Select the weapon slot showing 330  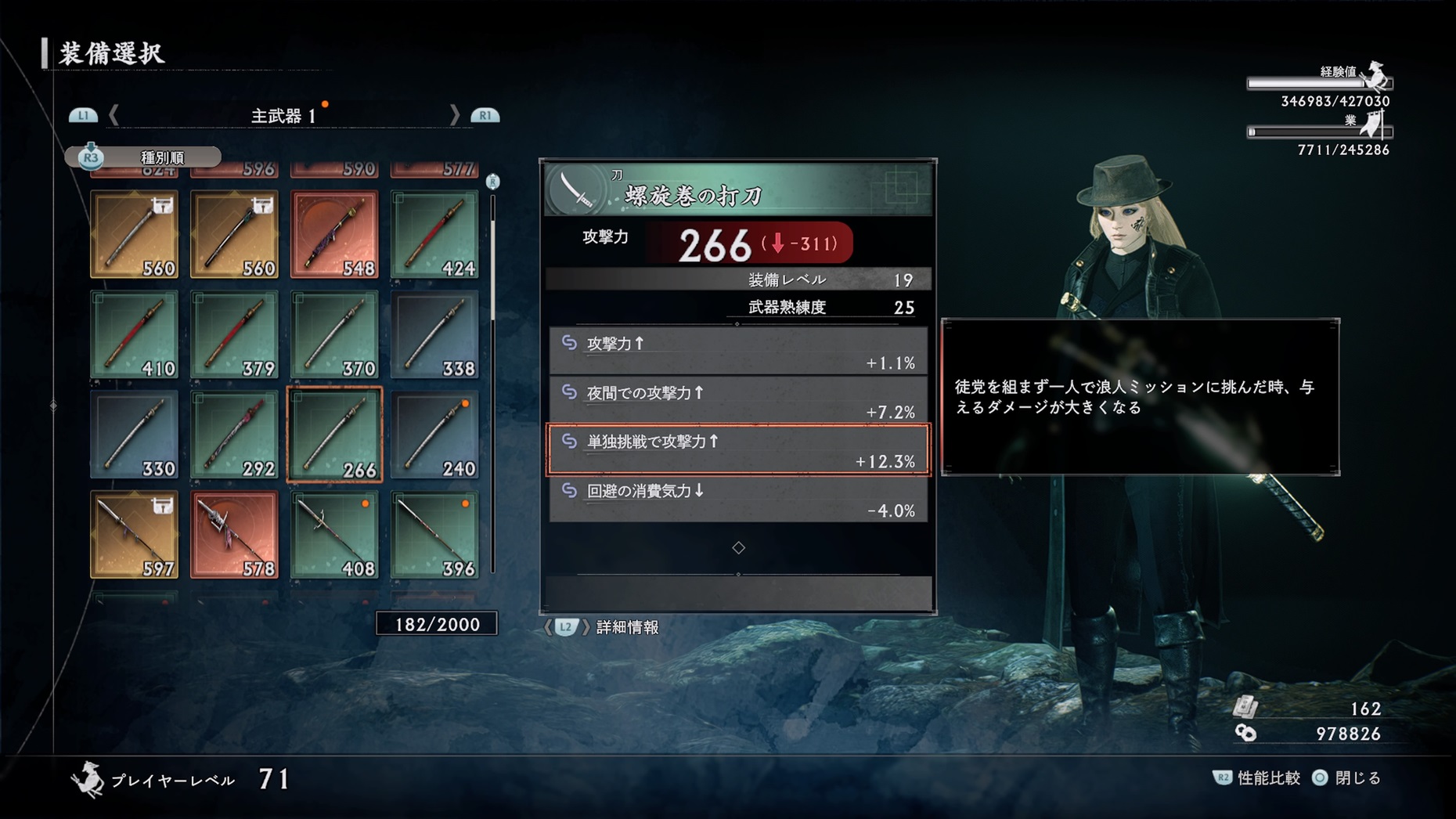(x=134, y=435)
